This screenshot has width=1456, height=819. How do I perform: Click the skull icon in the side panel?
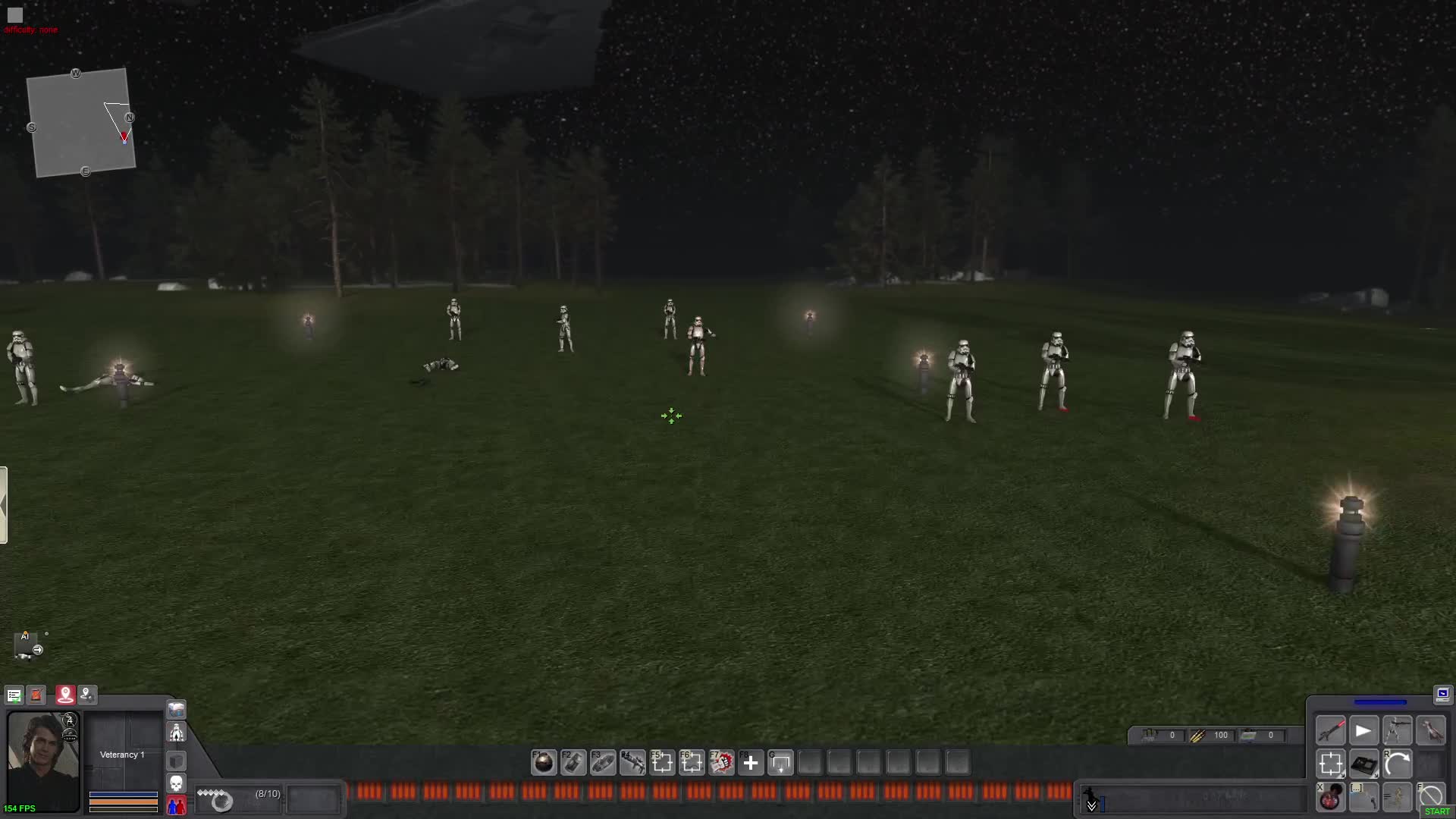175,782
